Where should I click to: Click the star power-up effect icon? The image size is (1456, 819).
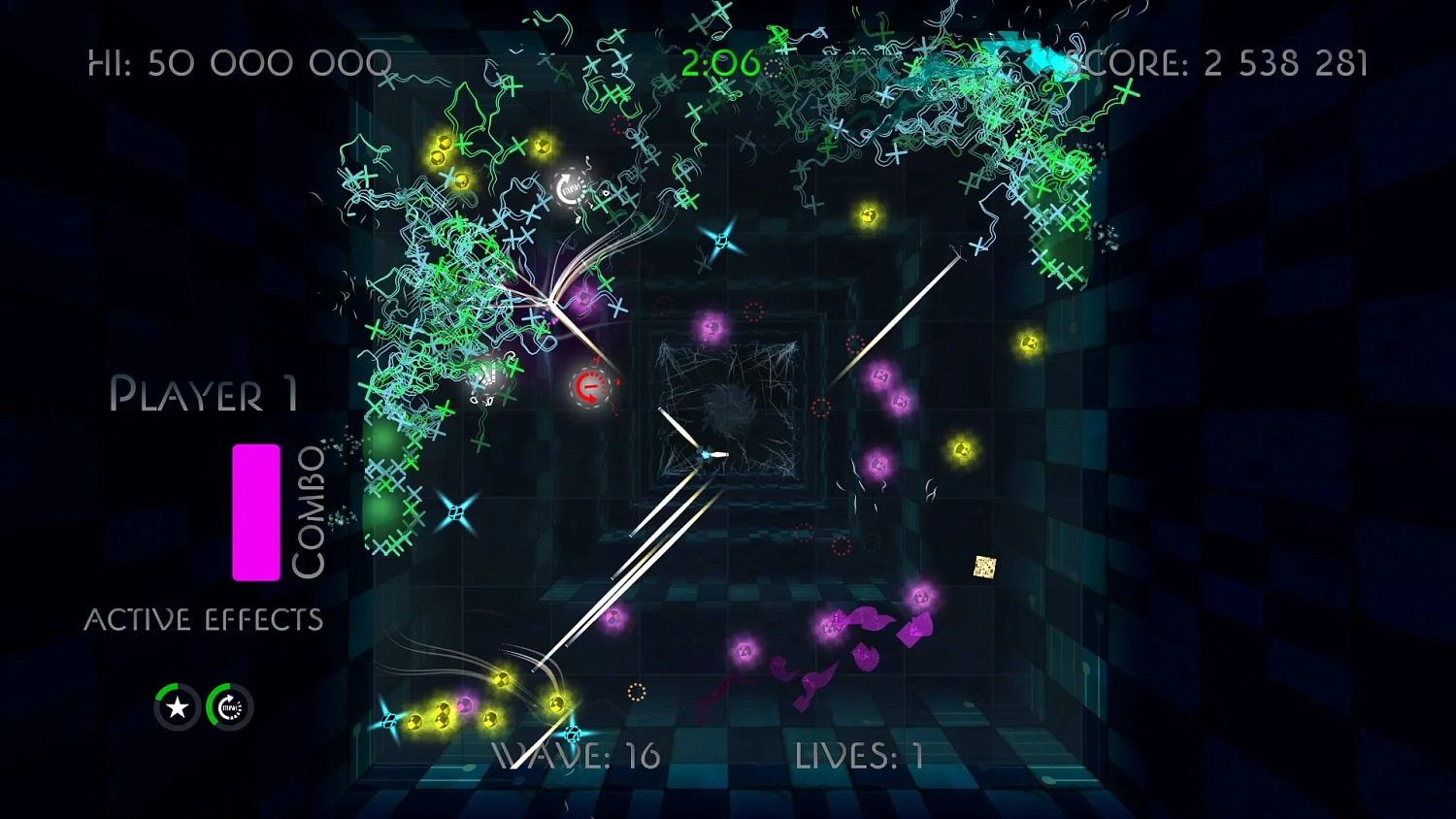tap(176, 706)
